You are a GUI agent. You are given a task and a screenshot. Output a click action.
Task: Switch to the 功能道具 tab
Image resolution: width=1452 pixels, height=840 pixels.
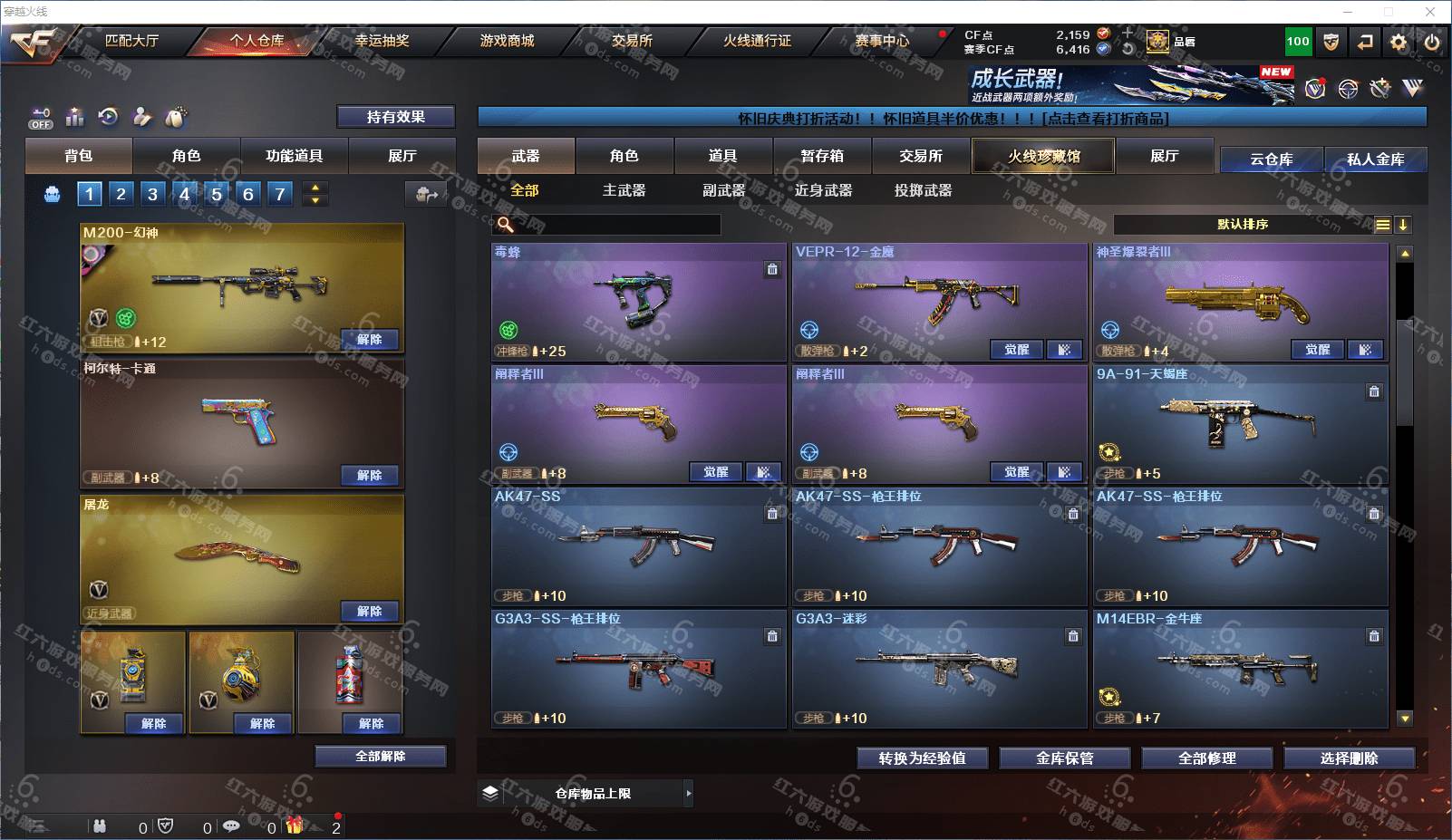(x=294, y=156)
